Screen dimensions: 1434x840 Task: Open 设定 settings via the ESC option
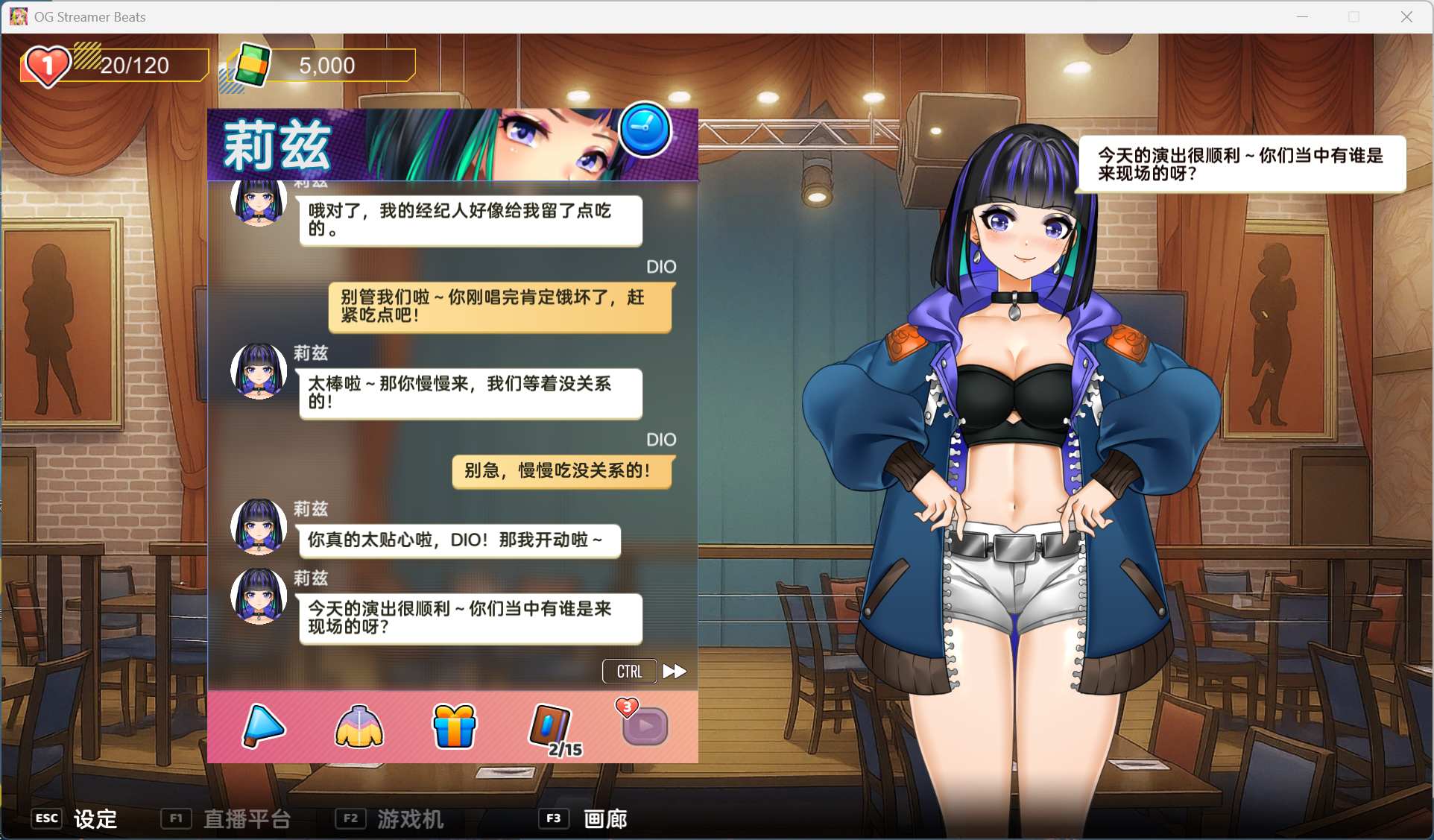(75, 818)
